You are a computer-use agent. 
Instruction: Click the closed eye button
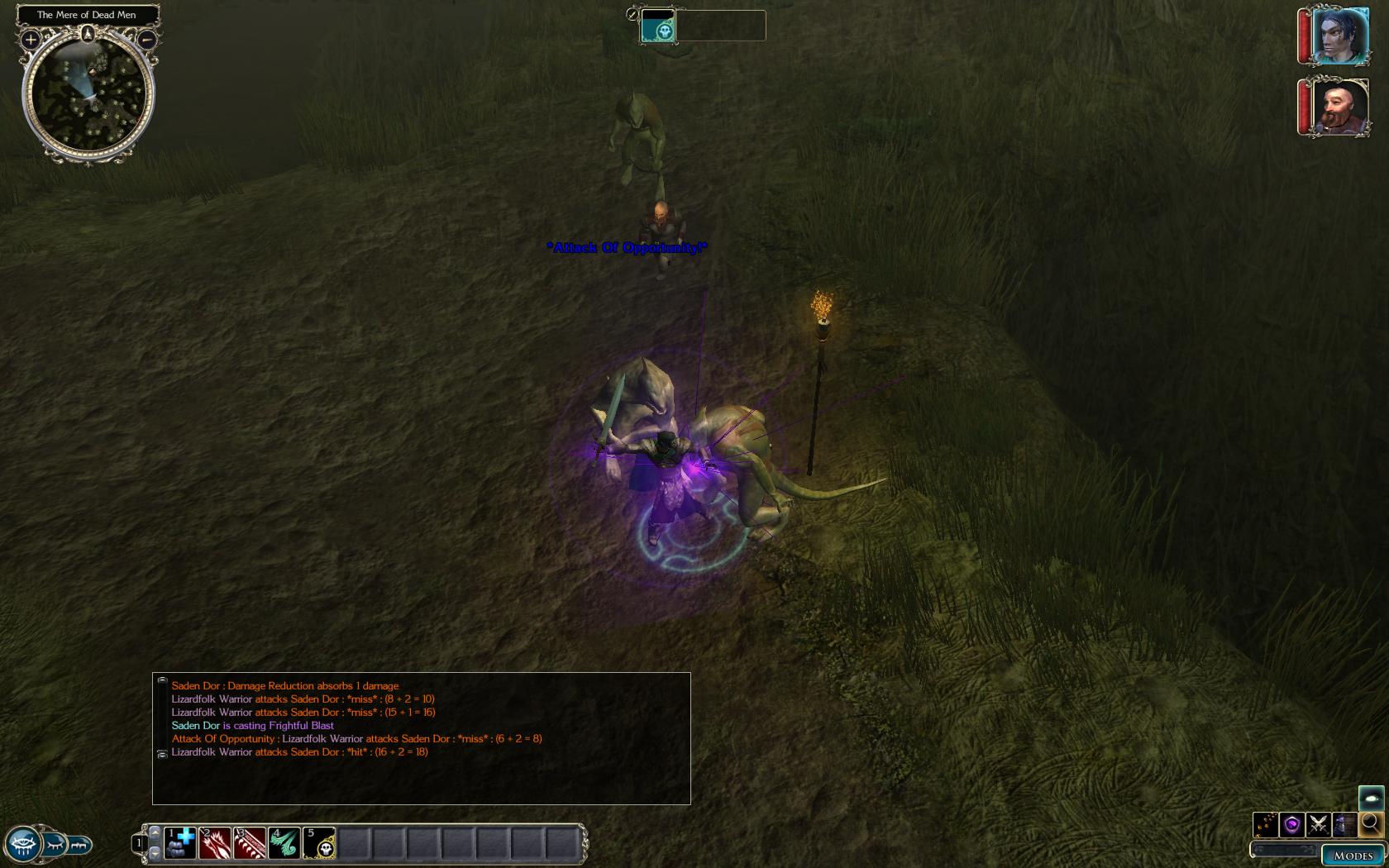[x=55, y=845]
